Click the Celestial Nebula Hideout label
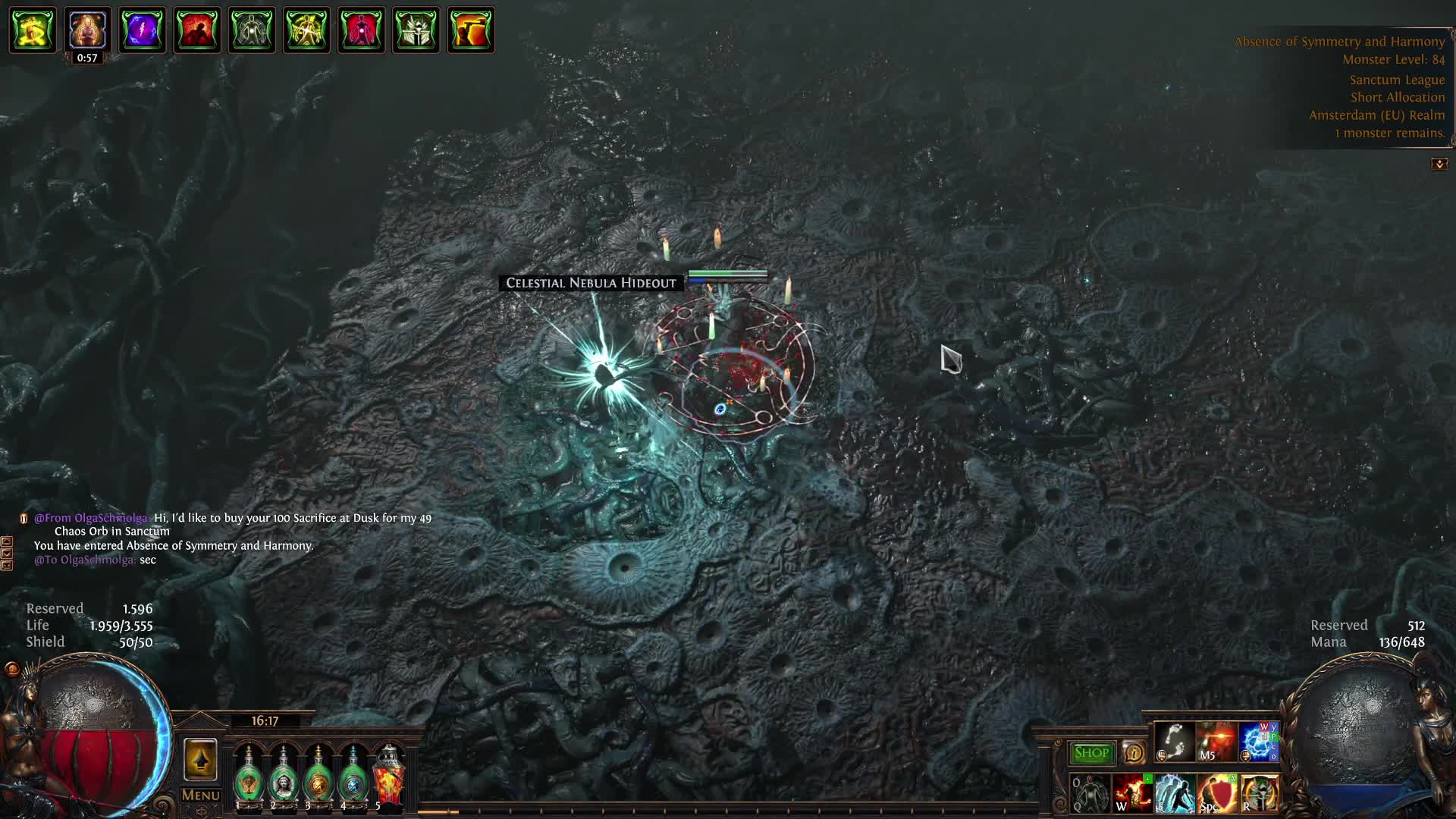The image size is (1456, 819). [591, 283]
